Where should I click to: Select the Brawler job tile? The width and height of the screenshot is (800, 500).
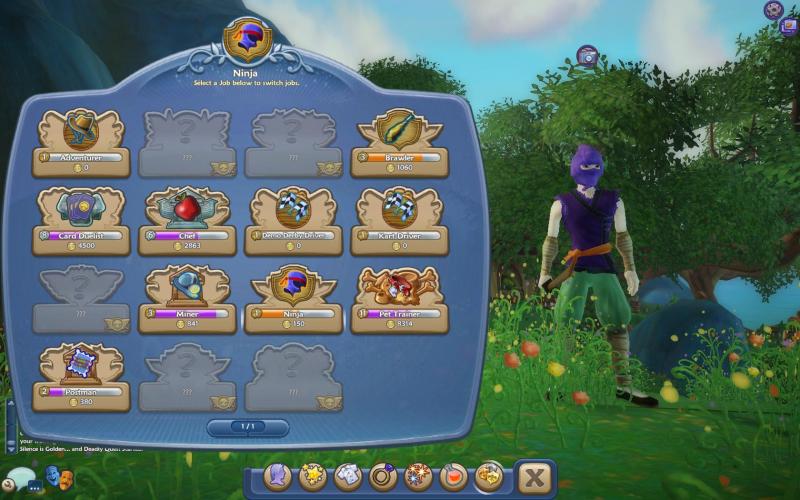coord(400,142)
